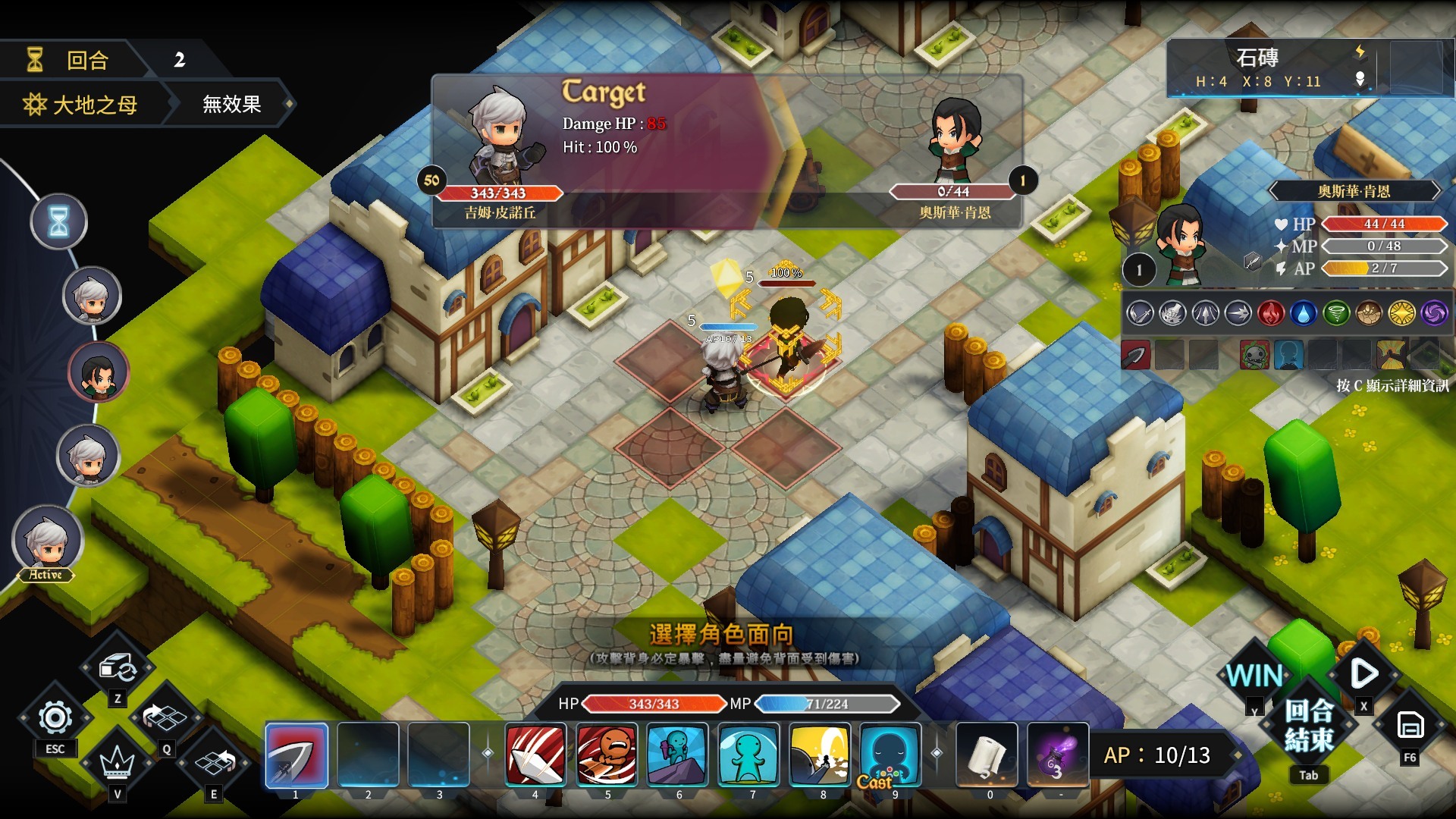Screen dimensions: 1456x819
Task: Select the basic scythe attack skill
Action: click(297, 755)
